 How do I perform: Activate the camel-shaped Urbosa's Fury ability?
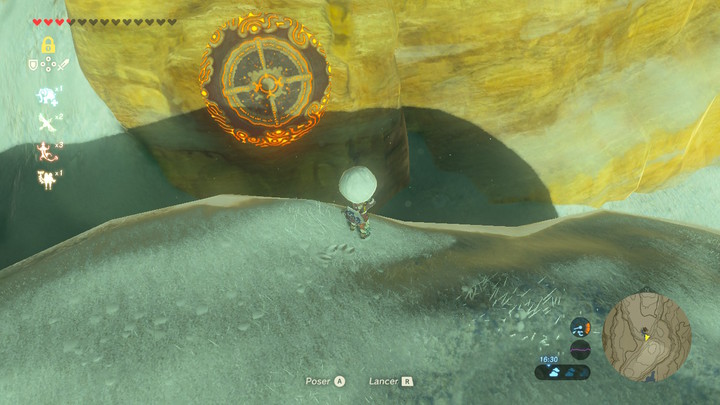[x=46, y=179]
